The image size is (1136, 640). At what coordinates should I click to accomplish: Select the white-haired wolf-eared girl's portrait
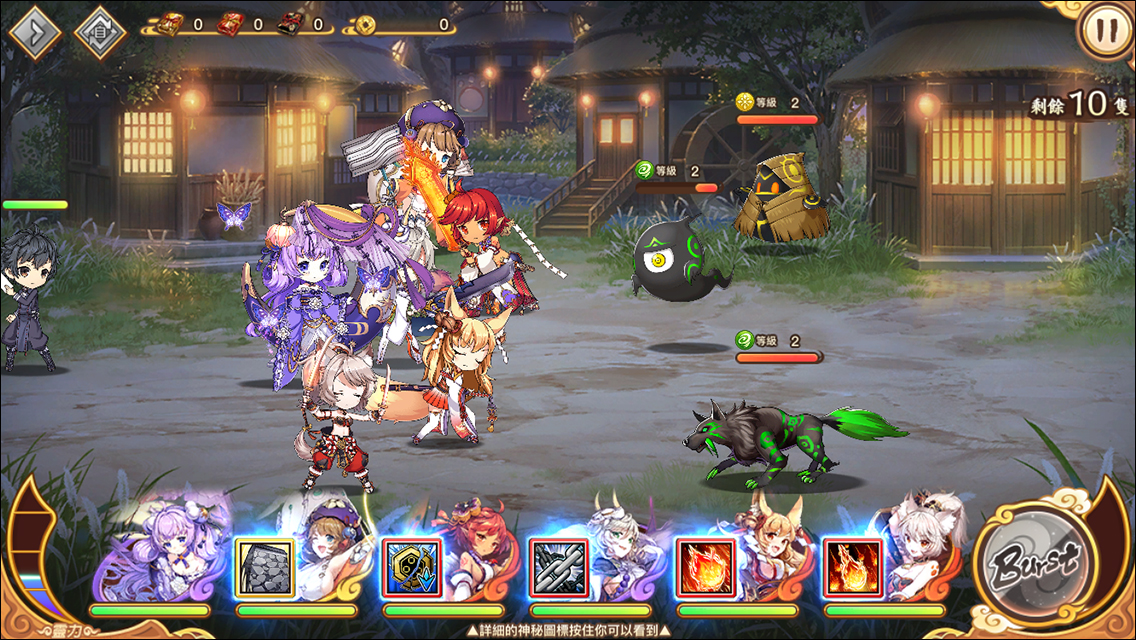pos(915,550)
